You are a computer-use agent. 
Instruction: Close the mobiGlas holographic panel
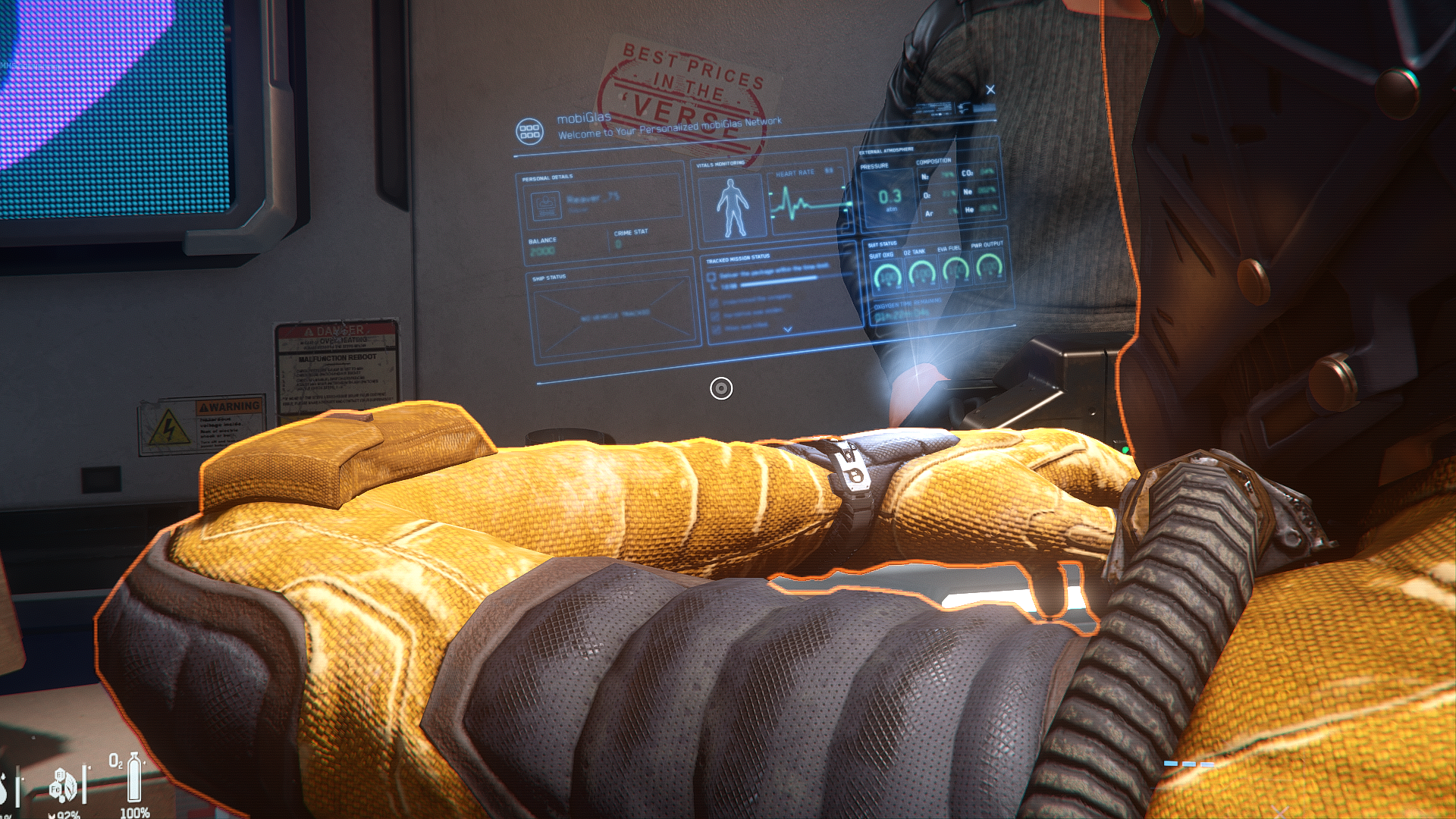pos(990,90)
